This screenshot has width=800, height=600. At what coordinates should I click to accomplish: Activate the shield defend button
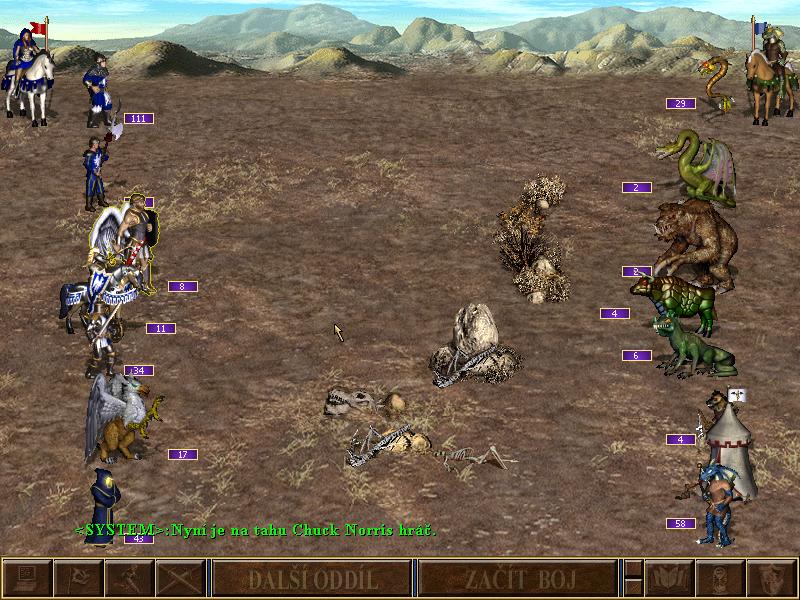click(772, 579)
